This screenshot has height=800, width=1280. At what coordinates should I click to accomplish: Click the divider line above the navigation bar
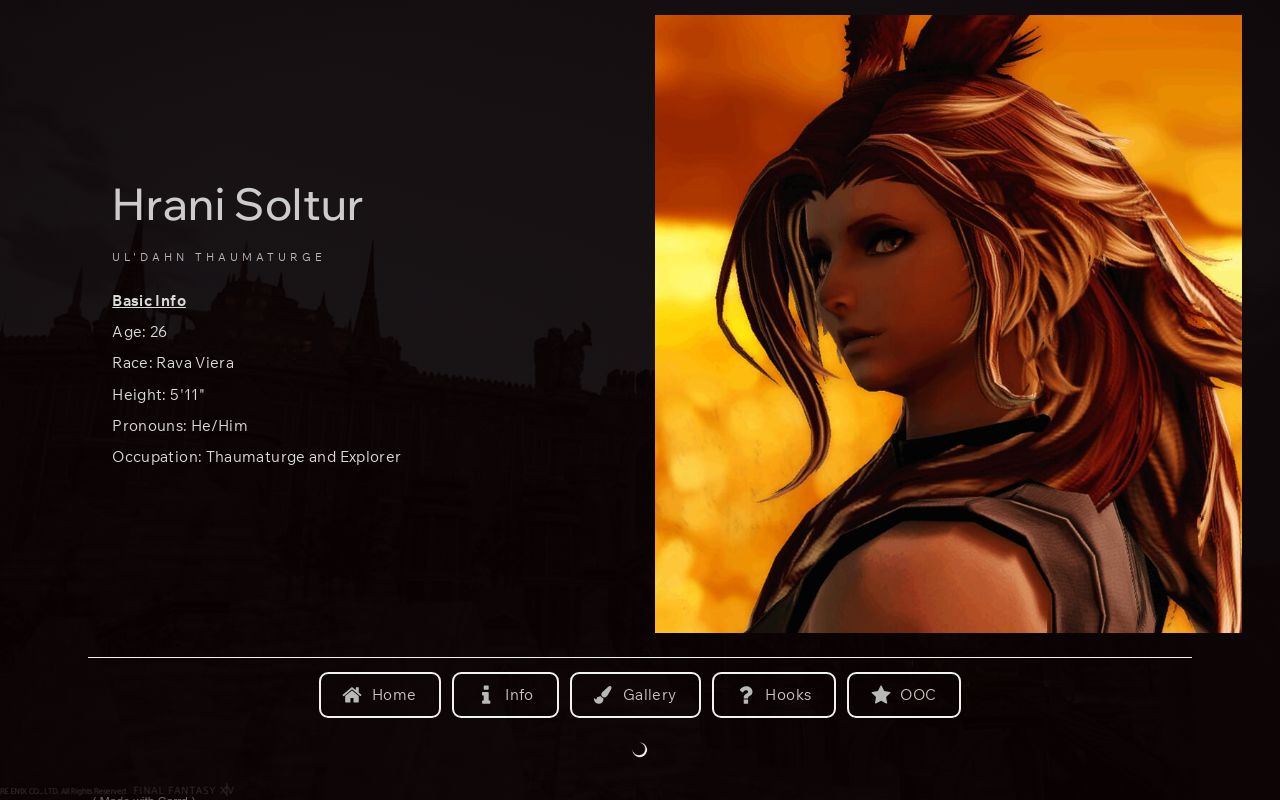639,658
